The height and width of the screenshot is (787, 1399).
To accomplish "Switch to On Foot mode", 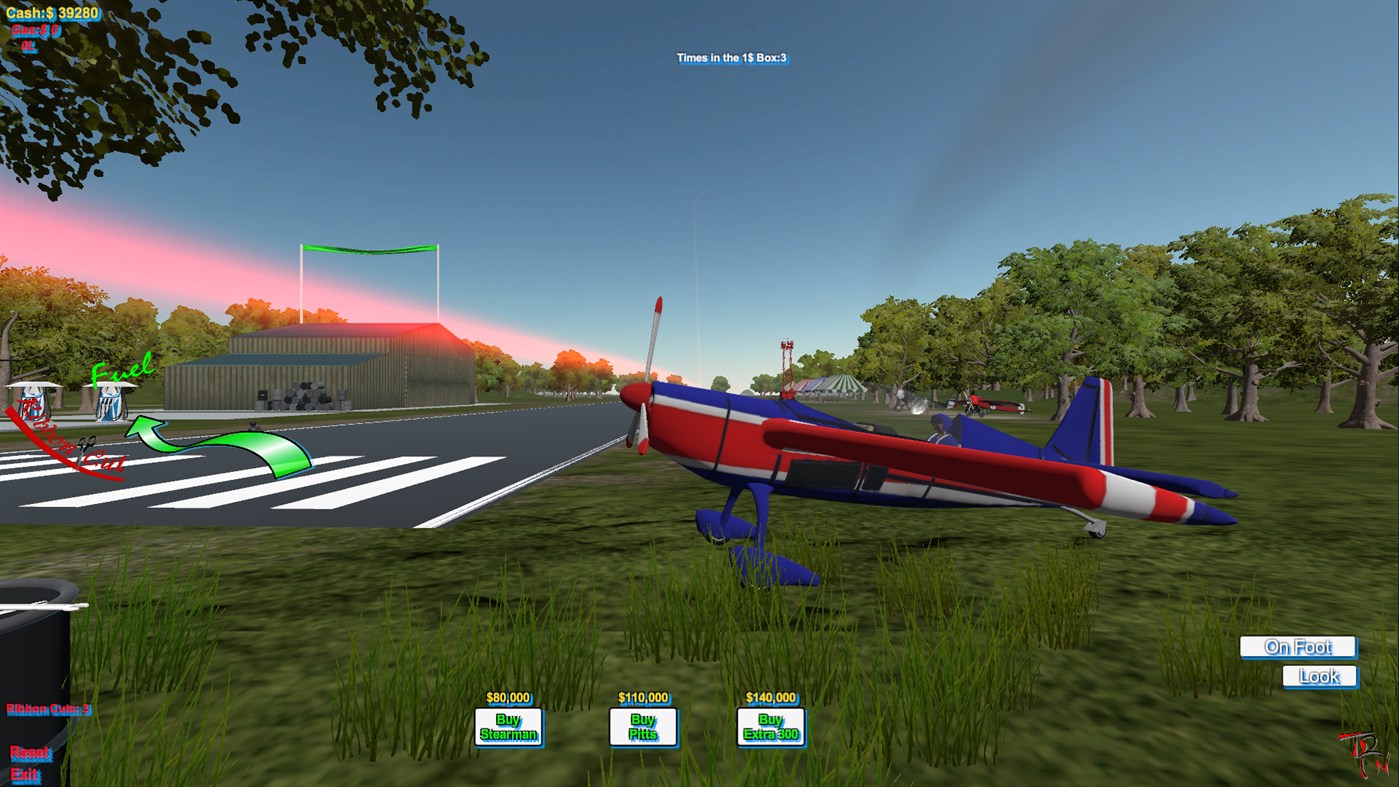I will click(1297, 647).
